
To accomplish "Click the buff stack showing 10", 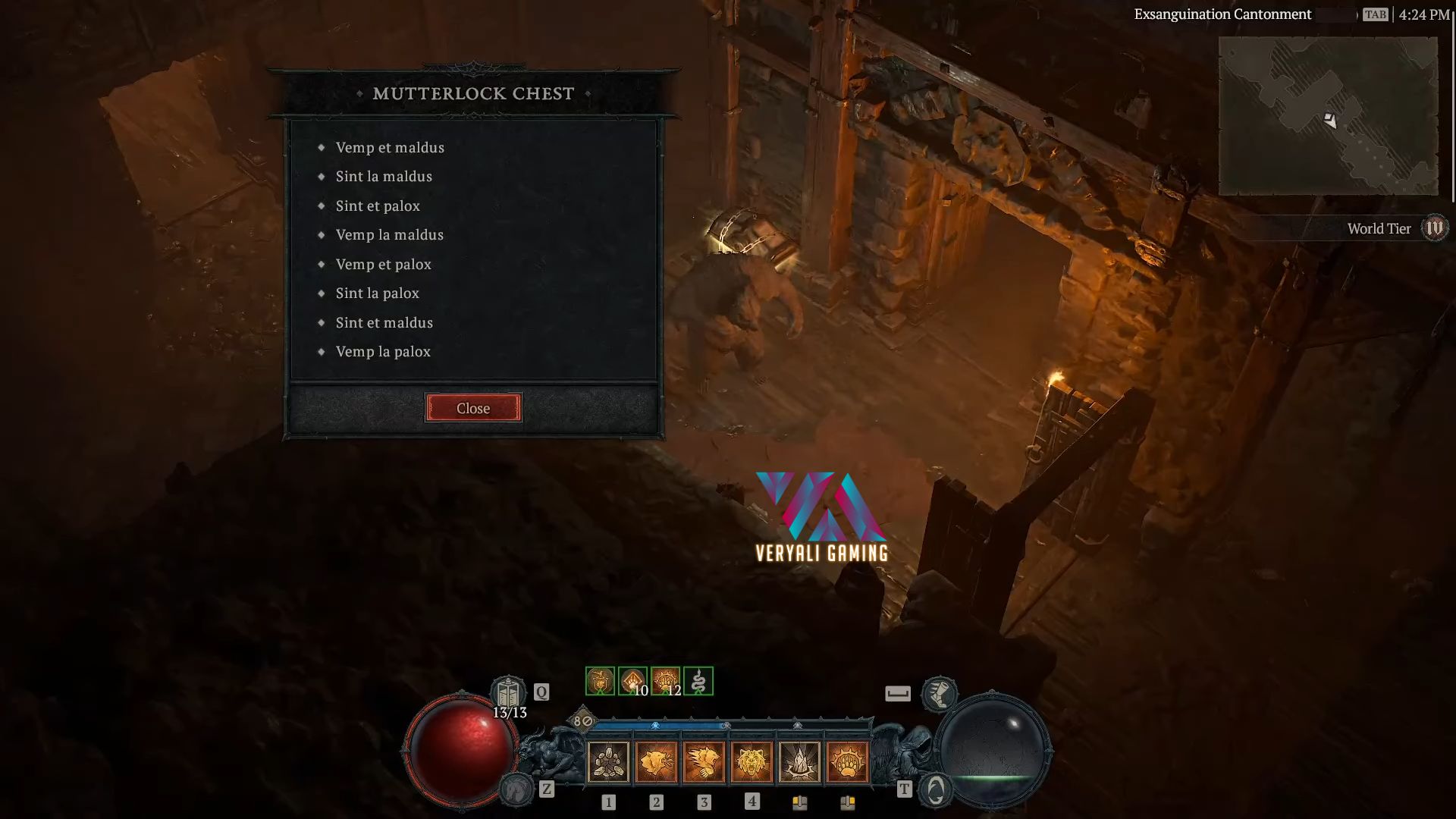I will [x=631, y=680].
